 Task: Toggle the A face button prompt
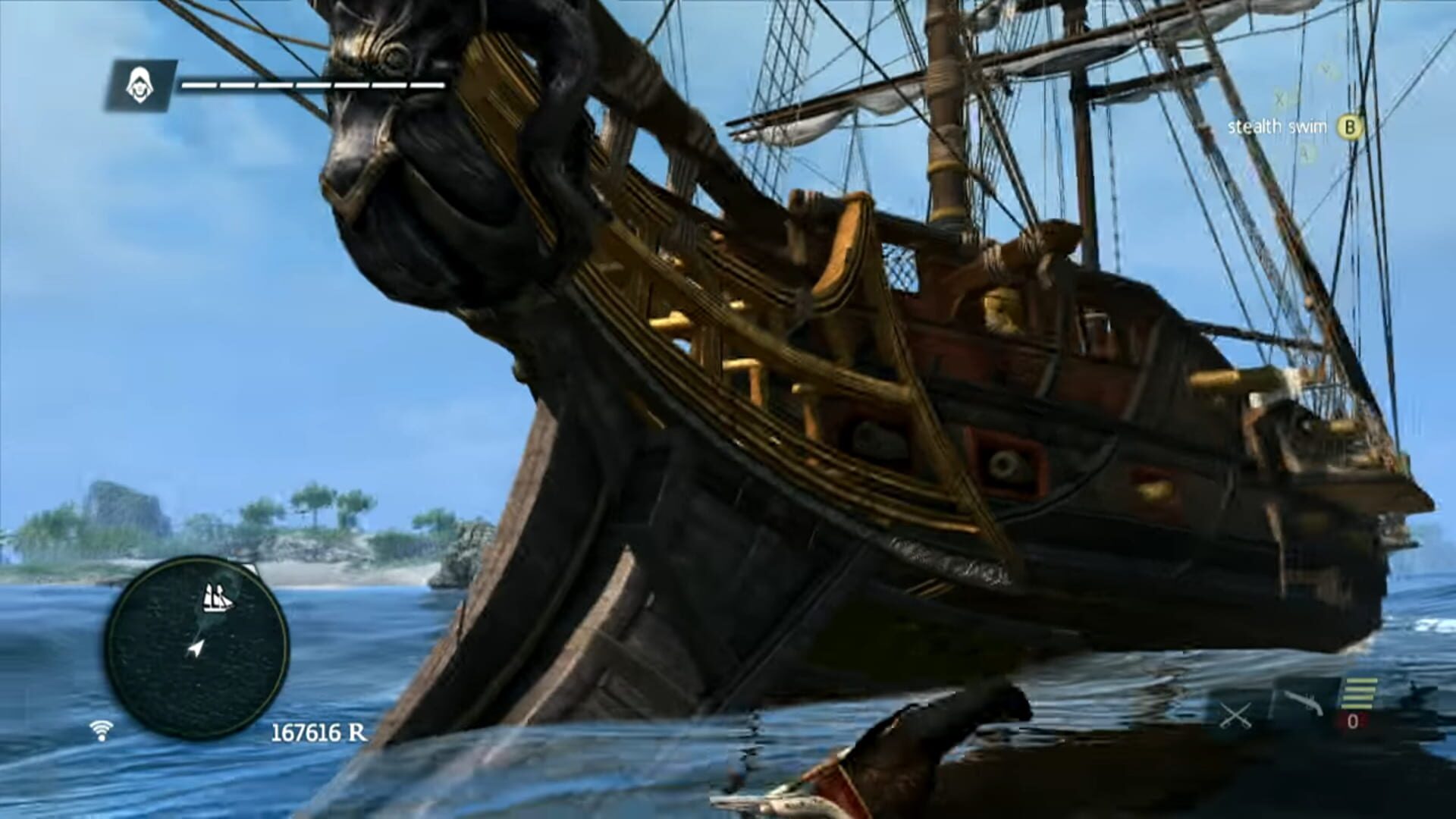pos(1306,151)
